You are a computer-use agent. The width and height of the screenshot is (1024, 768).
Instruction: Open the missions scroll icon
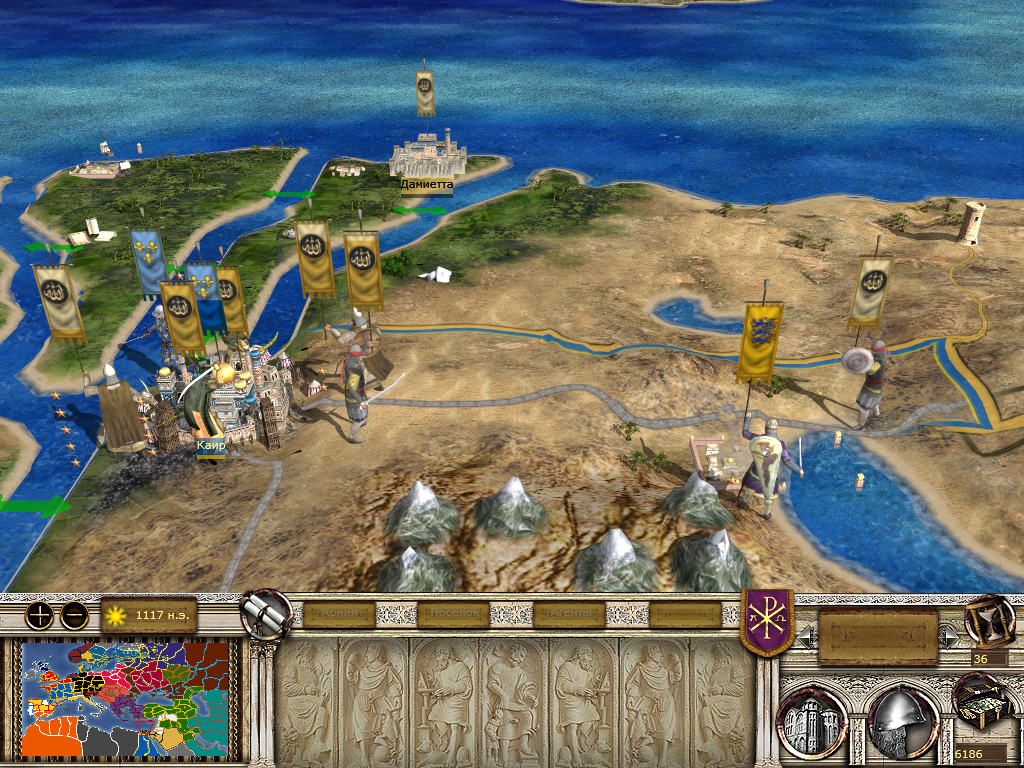pos(266,612)
